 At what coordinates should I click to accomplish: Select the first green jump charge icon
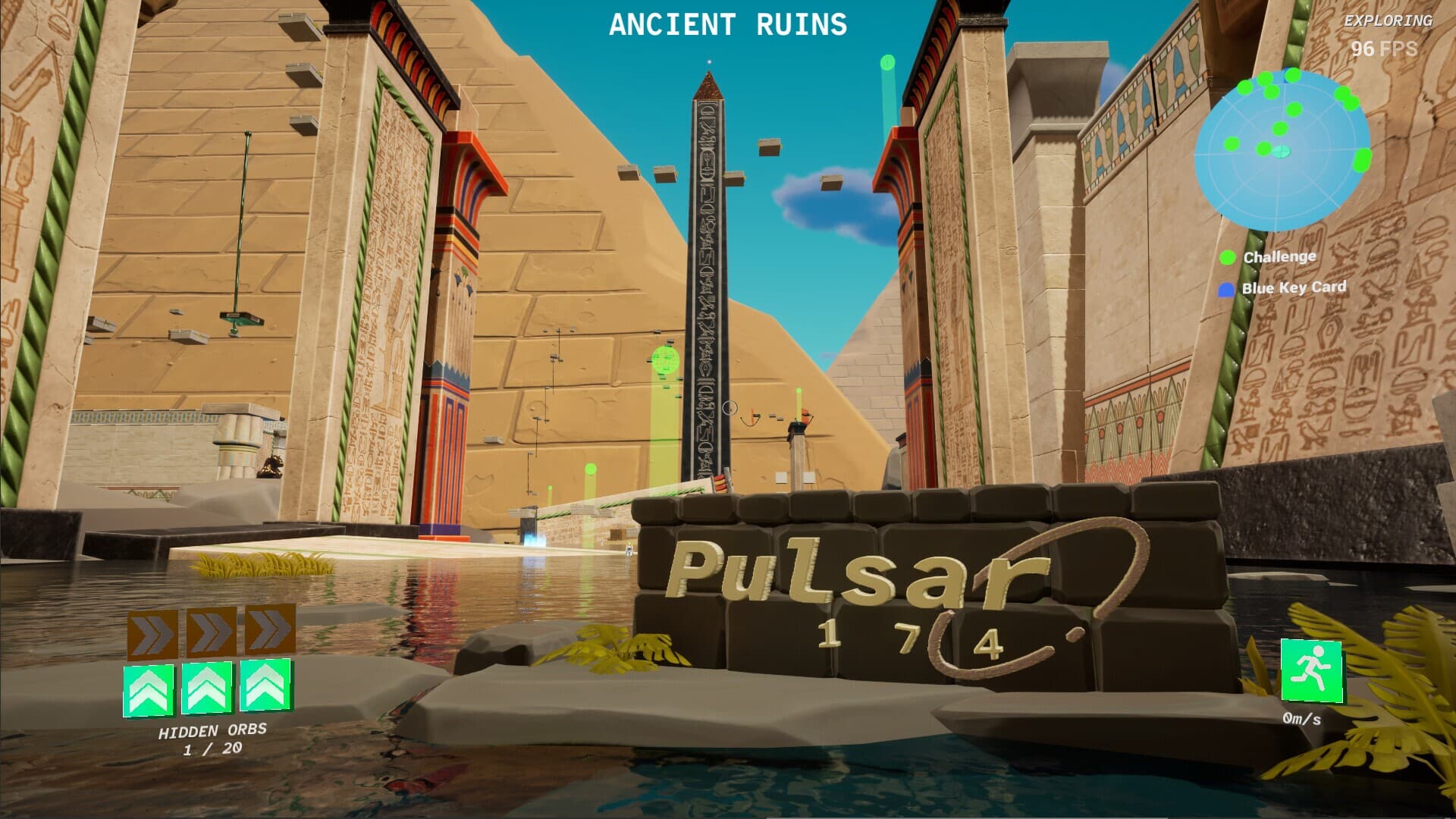pyautogui.click(x=149, y=689)
